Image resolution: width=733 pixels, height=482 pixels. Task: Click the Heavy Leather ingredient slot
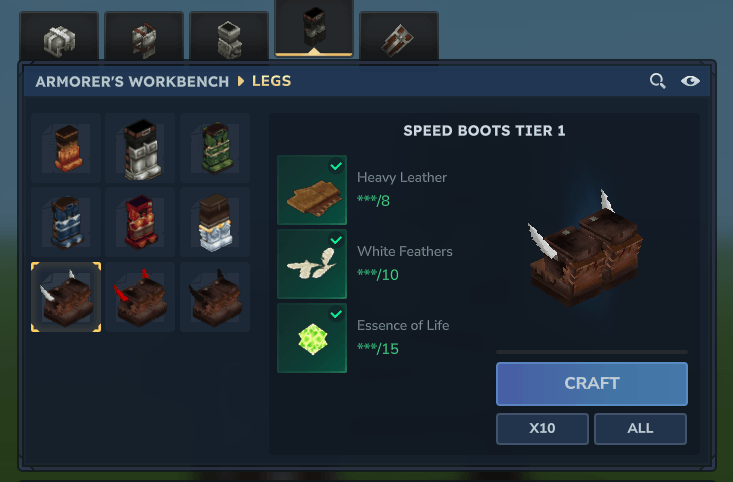[x=312, y=190]
